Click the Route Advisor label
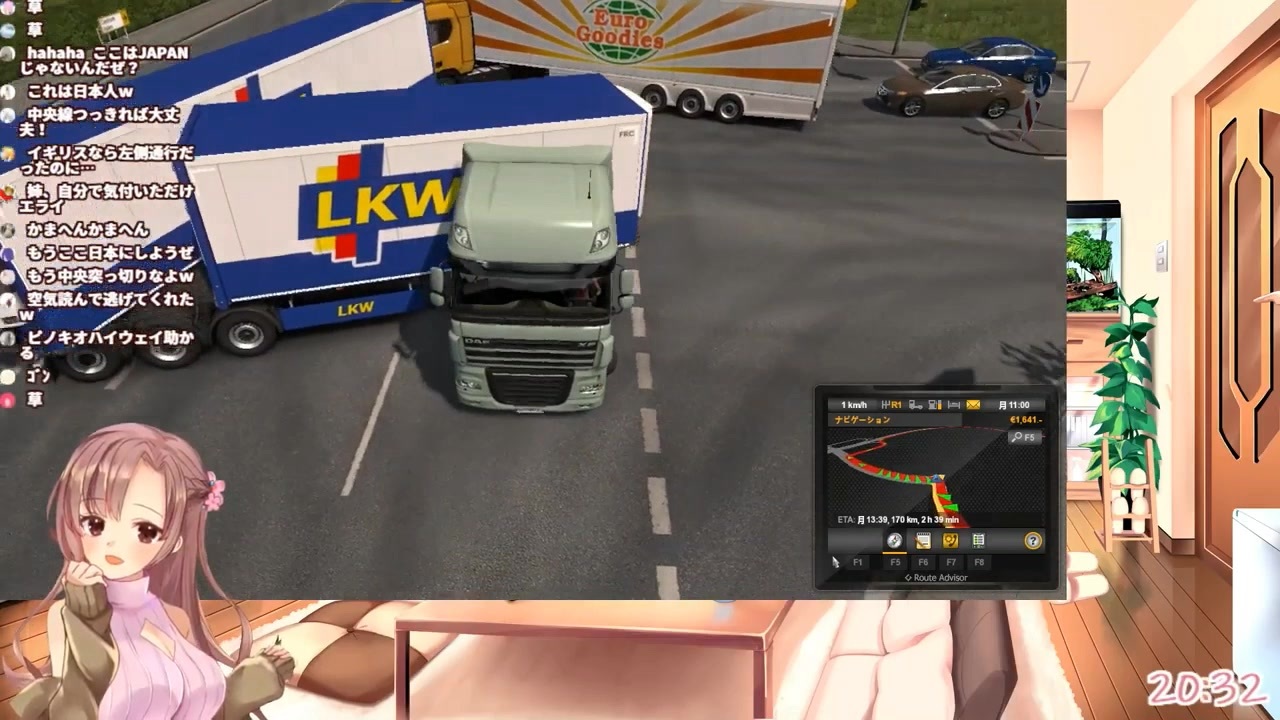This screenshot has width=1280, height=720. (937, 577)
